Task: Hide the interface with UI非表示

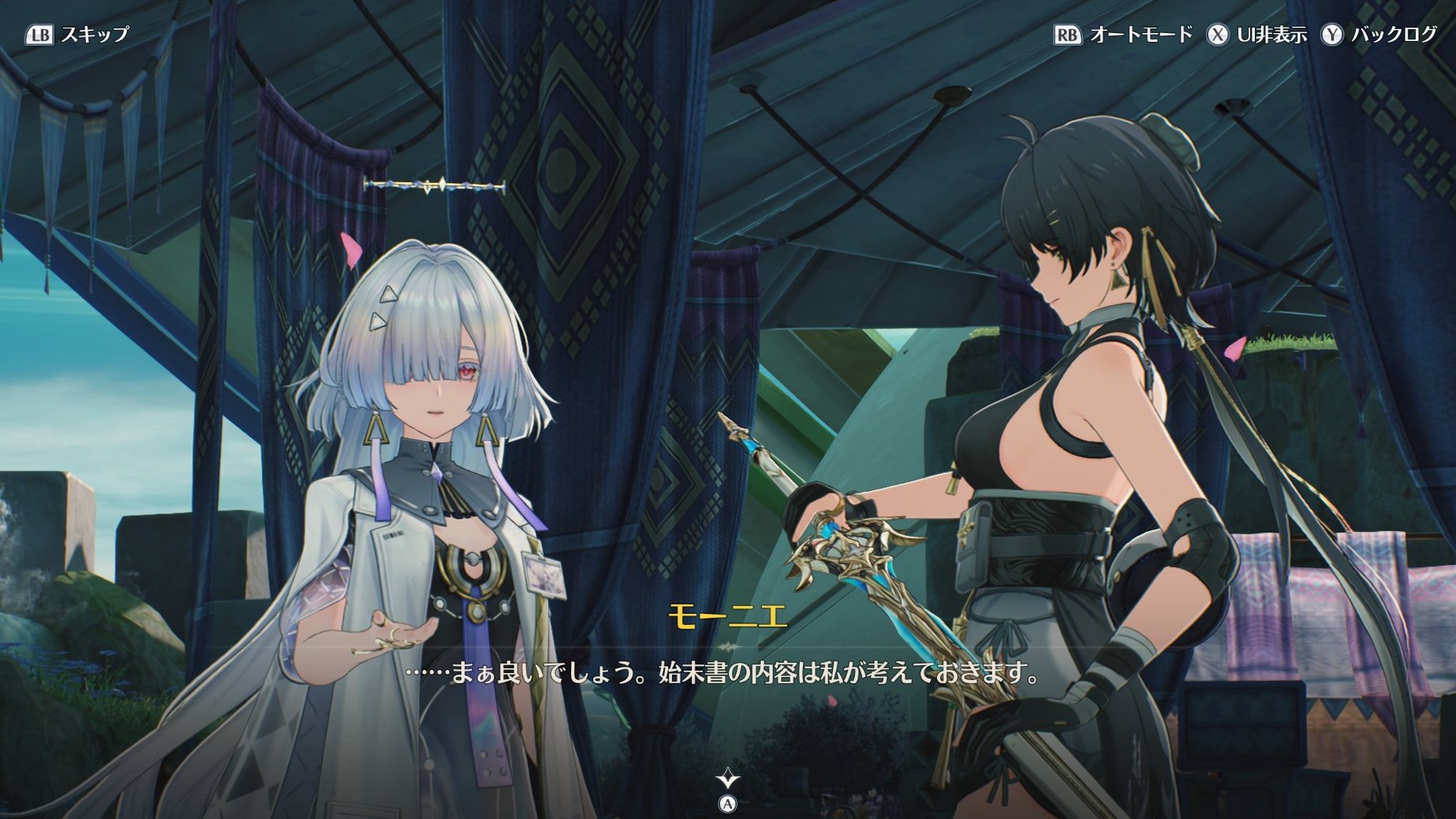Action: click(1256, 35)
